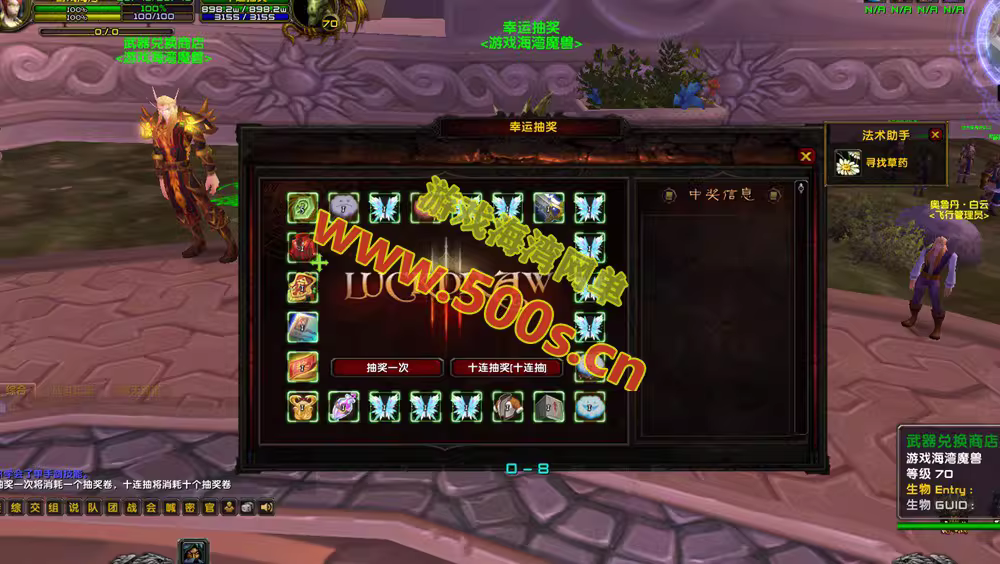
Task: Select the purple potion prize slot
Action: coord(343,406)
